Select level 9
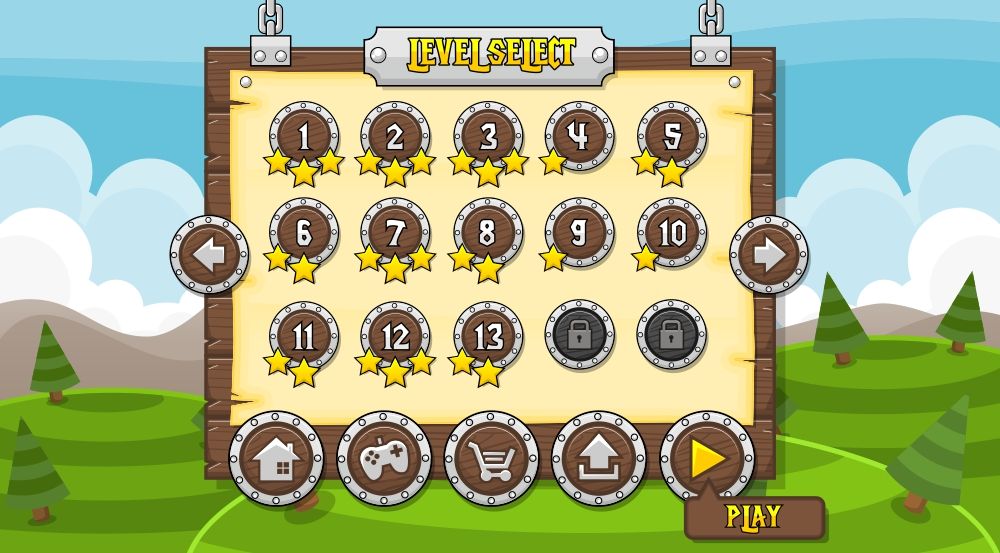 click(x=580, y=232)
